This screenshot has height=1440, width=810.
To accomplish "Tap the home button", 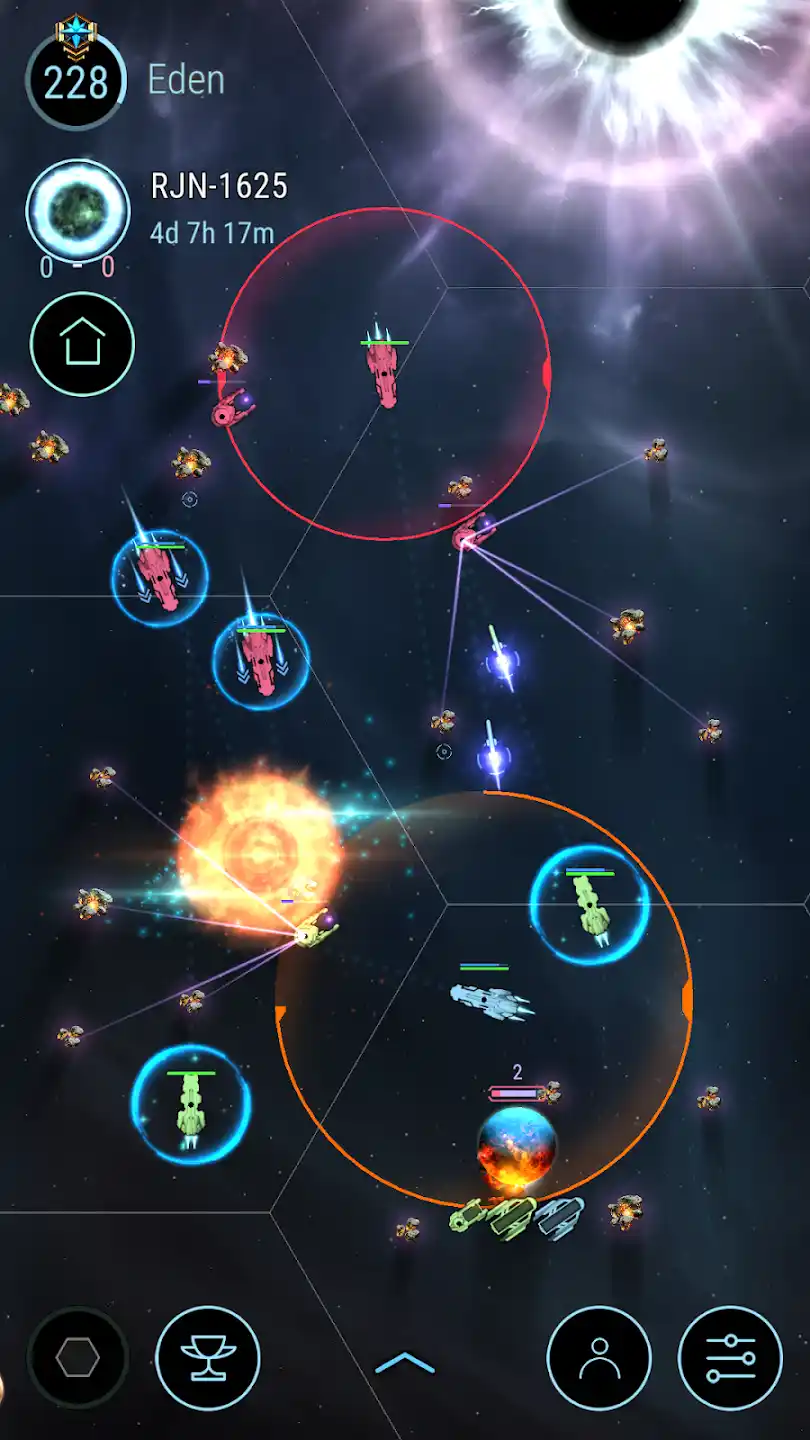I will click(82, 344).
